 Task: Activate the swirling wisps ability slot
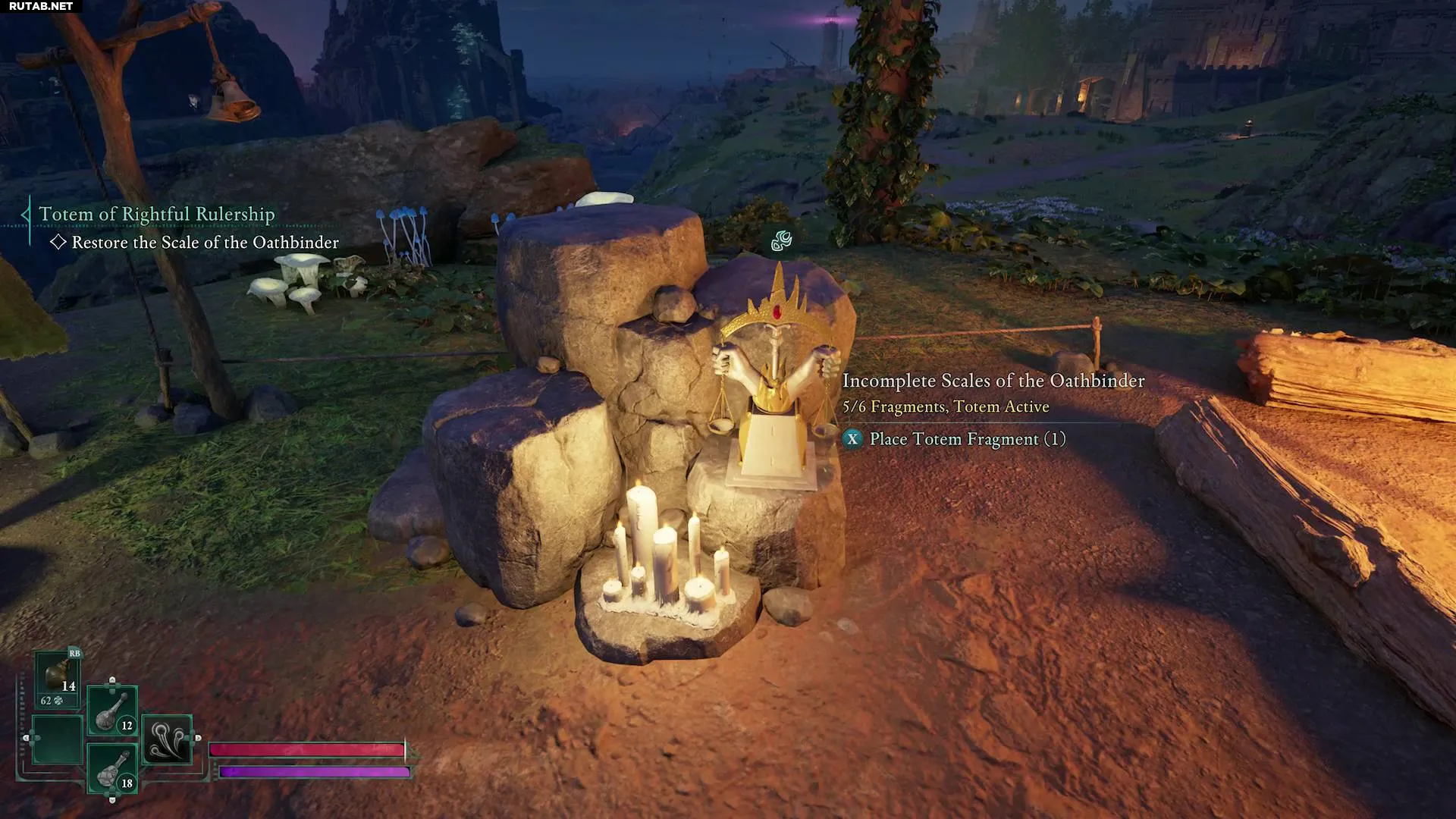pyautogui.click(x=167, y=739)
